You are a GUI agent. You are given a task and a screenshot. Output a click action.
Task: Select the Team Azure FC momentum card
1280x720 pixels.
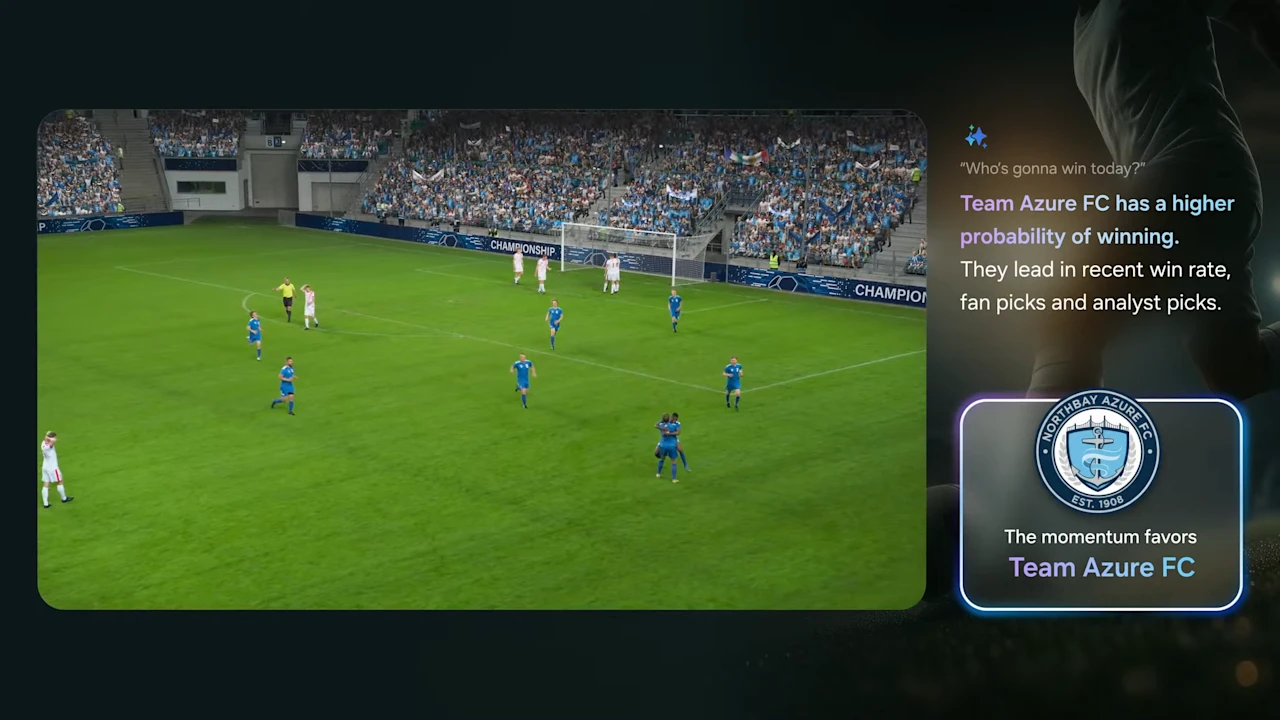(1100, 505)
